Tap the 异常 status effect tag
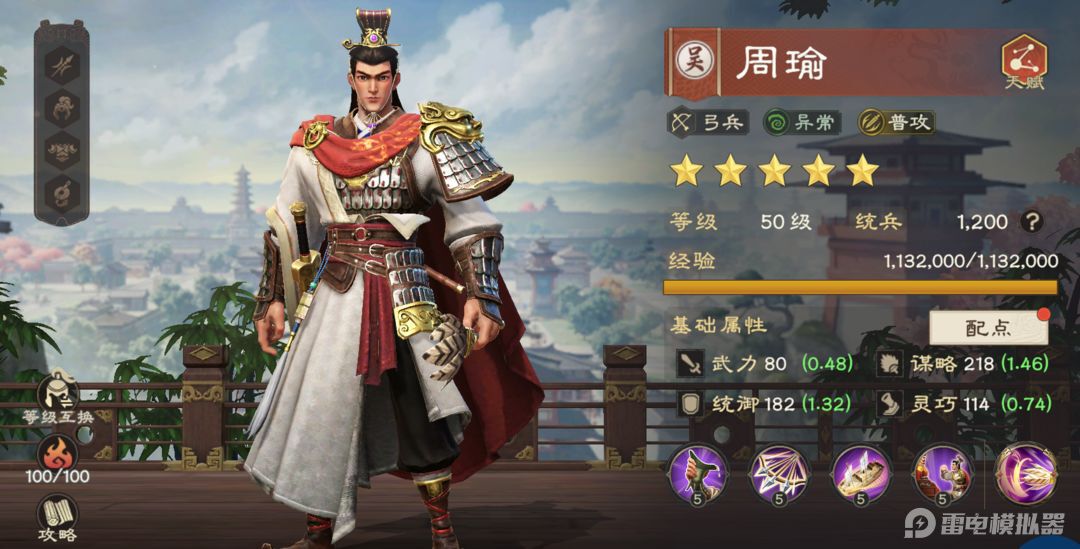This screenshot has height=549, width=1080. pos(801,123)
